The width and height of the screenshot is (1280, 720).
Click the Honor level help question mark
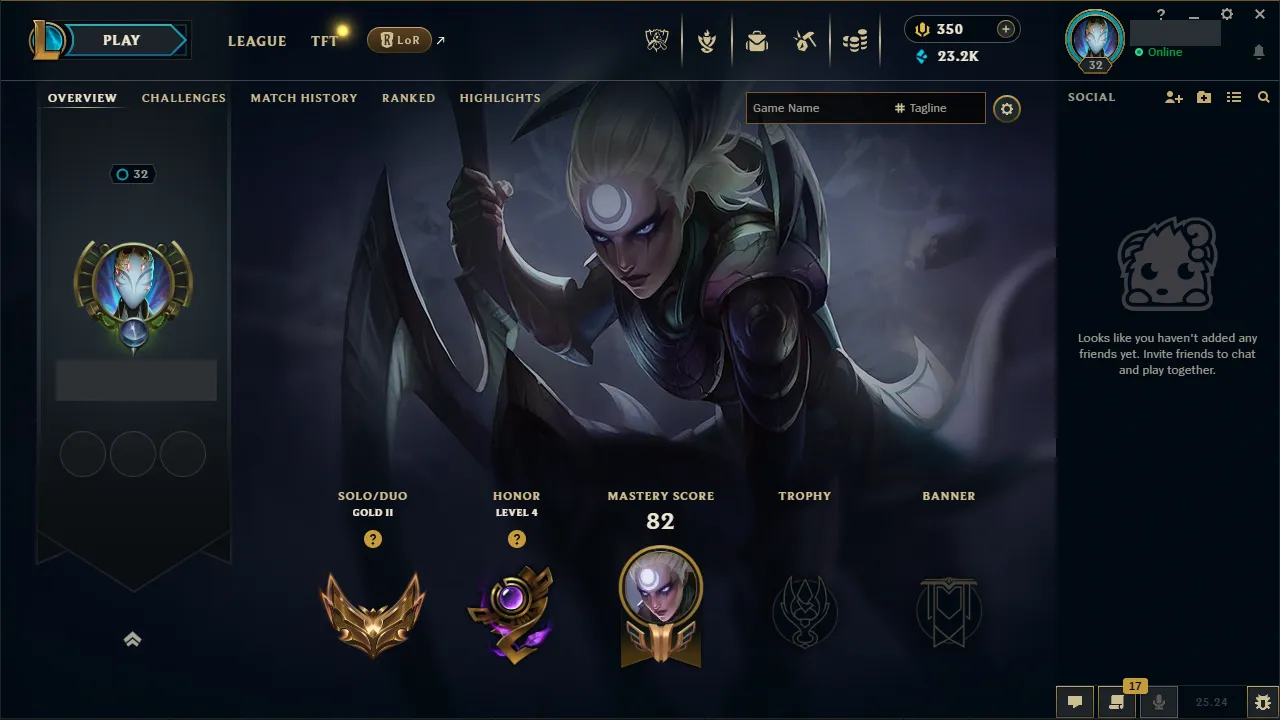pos(517,539)
